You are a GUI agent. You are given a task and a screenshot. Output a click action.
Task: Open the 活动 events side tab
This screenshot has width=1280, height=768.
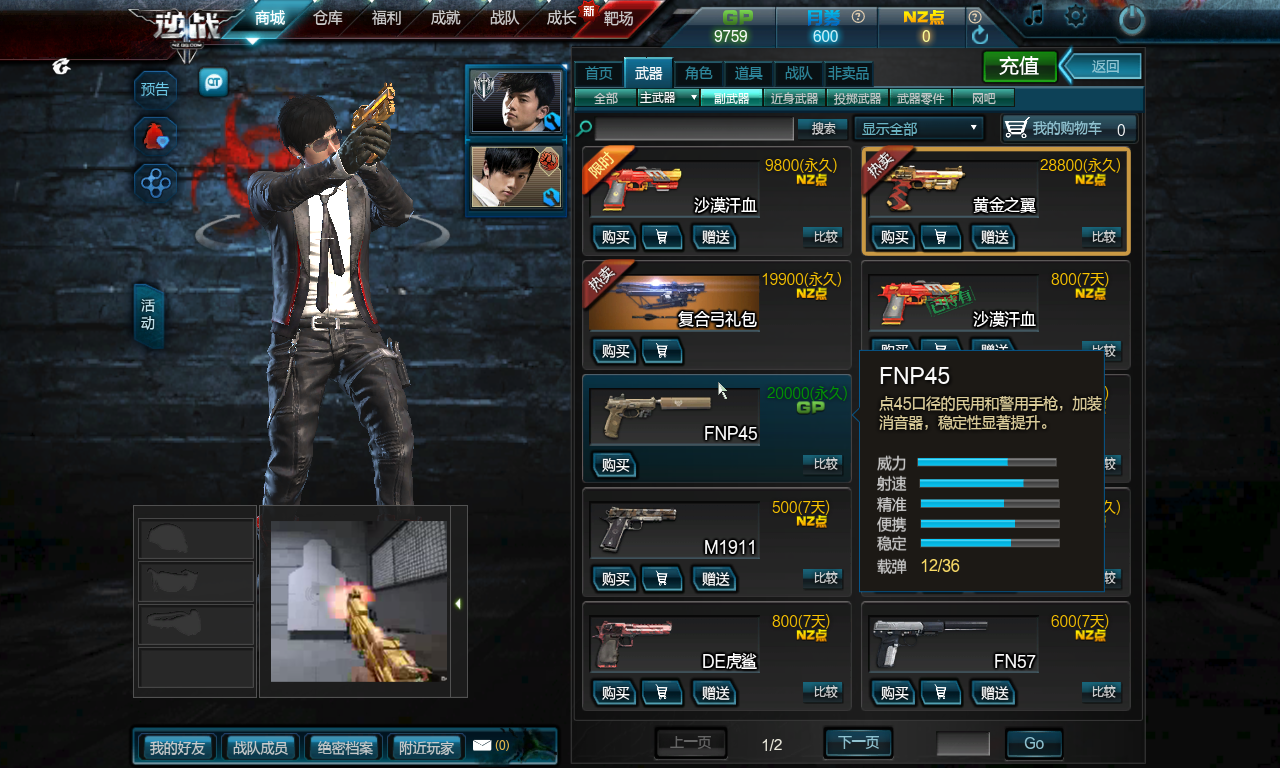coord(148,314)
